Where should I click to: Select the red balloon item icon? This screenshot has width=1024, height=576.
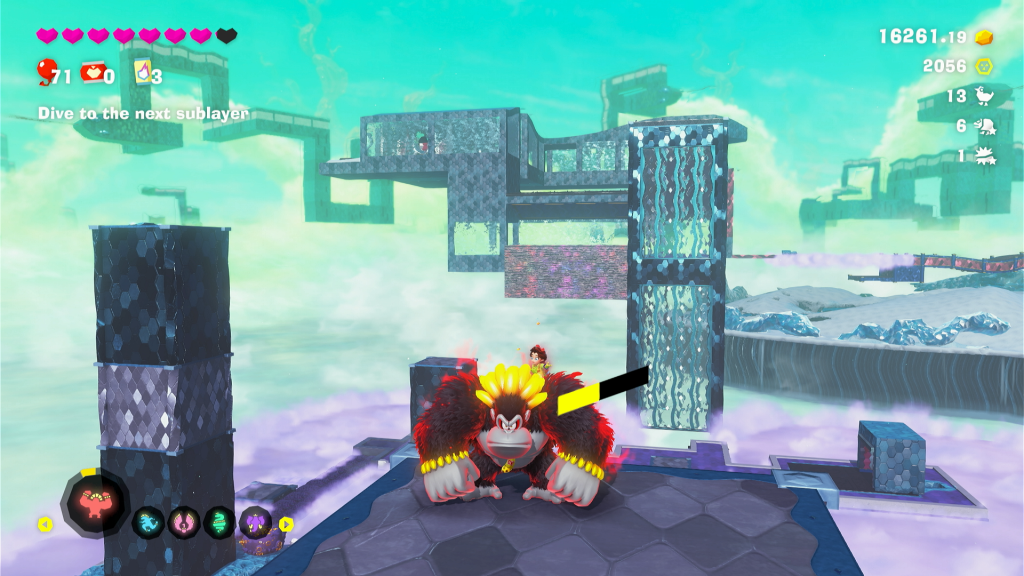pyautogui.click(x=45, y=72)
